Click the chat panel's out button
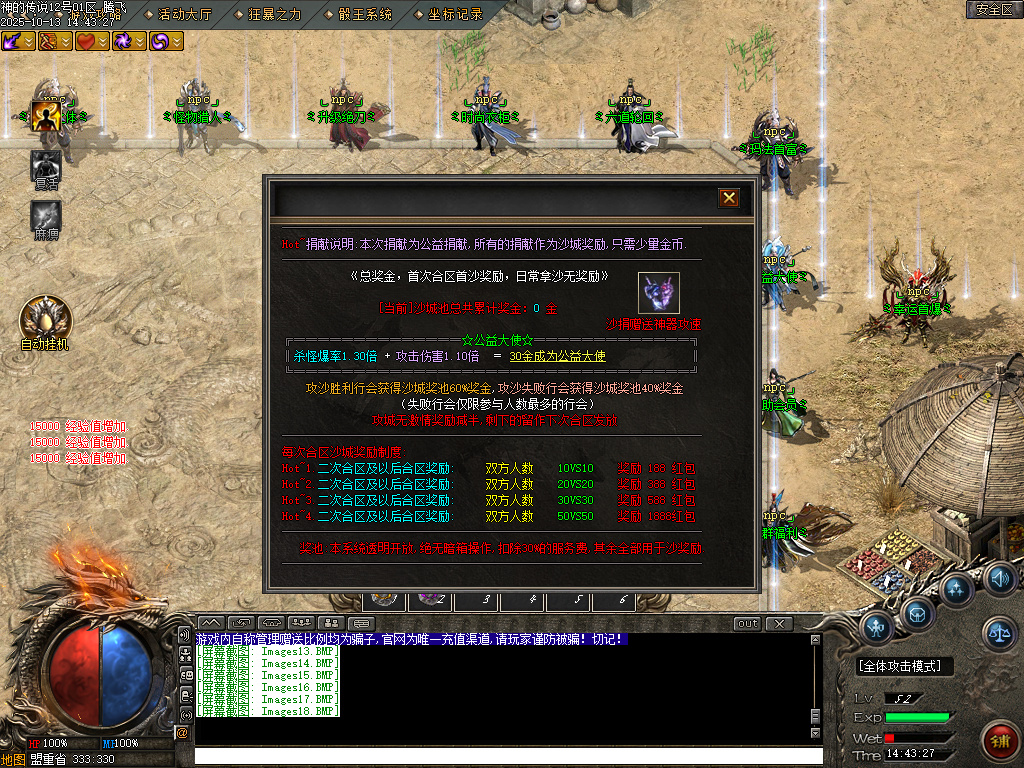The image size is (1024, 768). (x=747, y=624)
